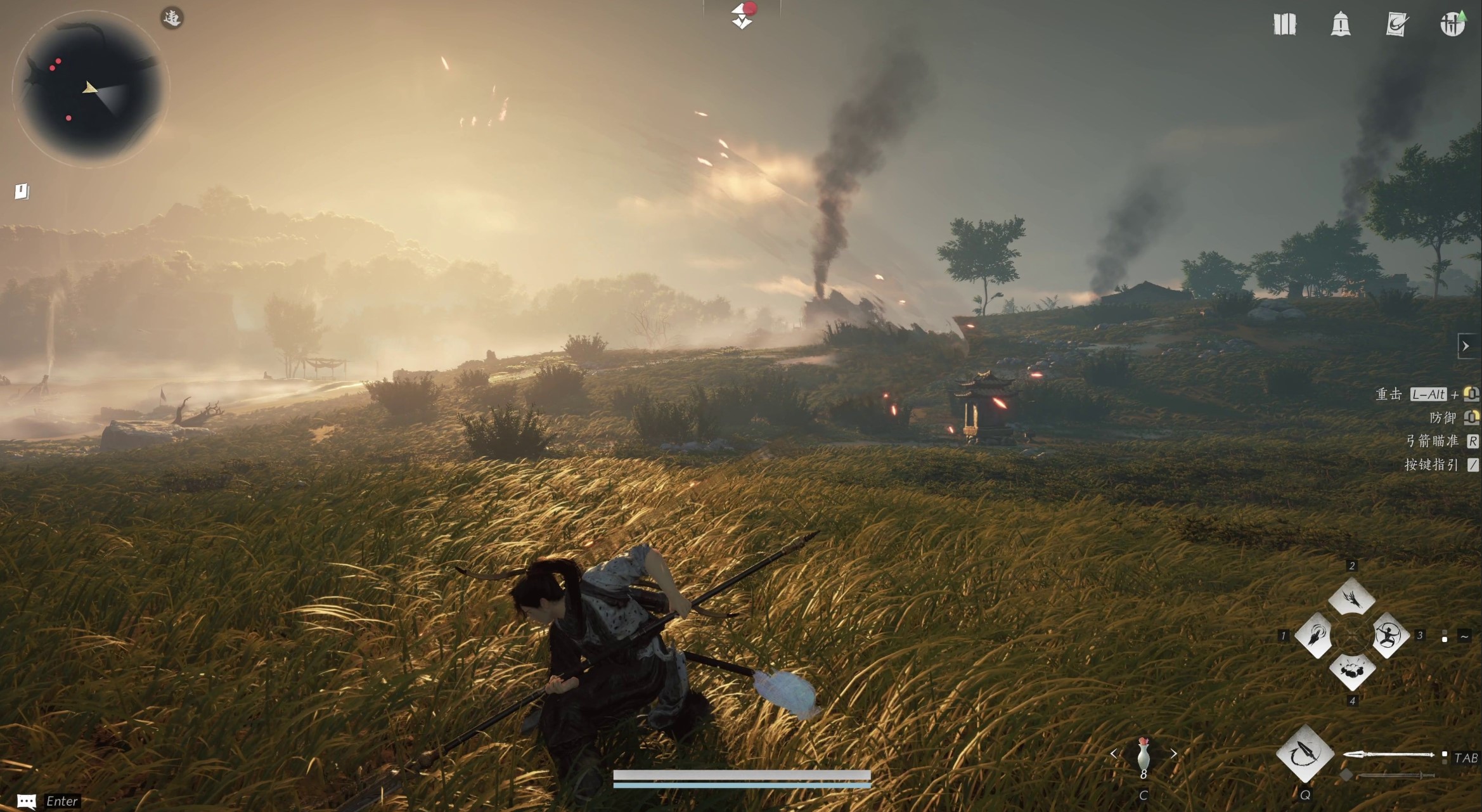This screenshot has height=812, width=1482.
Task: Open the folded scroll menu icon
Action: (x=1284, y=25)
